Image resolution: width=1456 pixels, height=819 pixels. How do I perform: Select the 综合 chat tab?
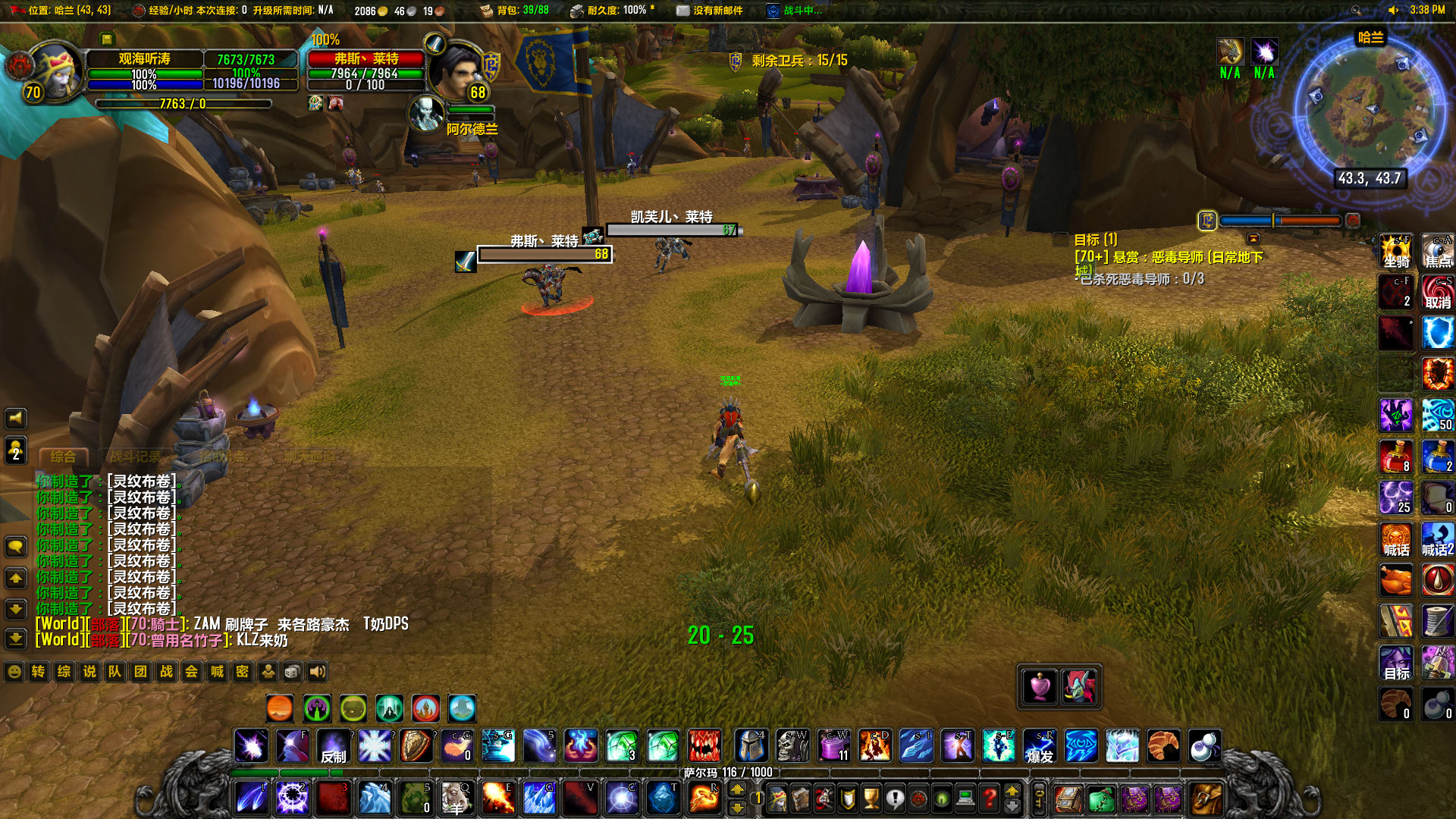point(62,457)
